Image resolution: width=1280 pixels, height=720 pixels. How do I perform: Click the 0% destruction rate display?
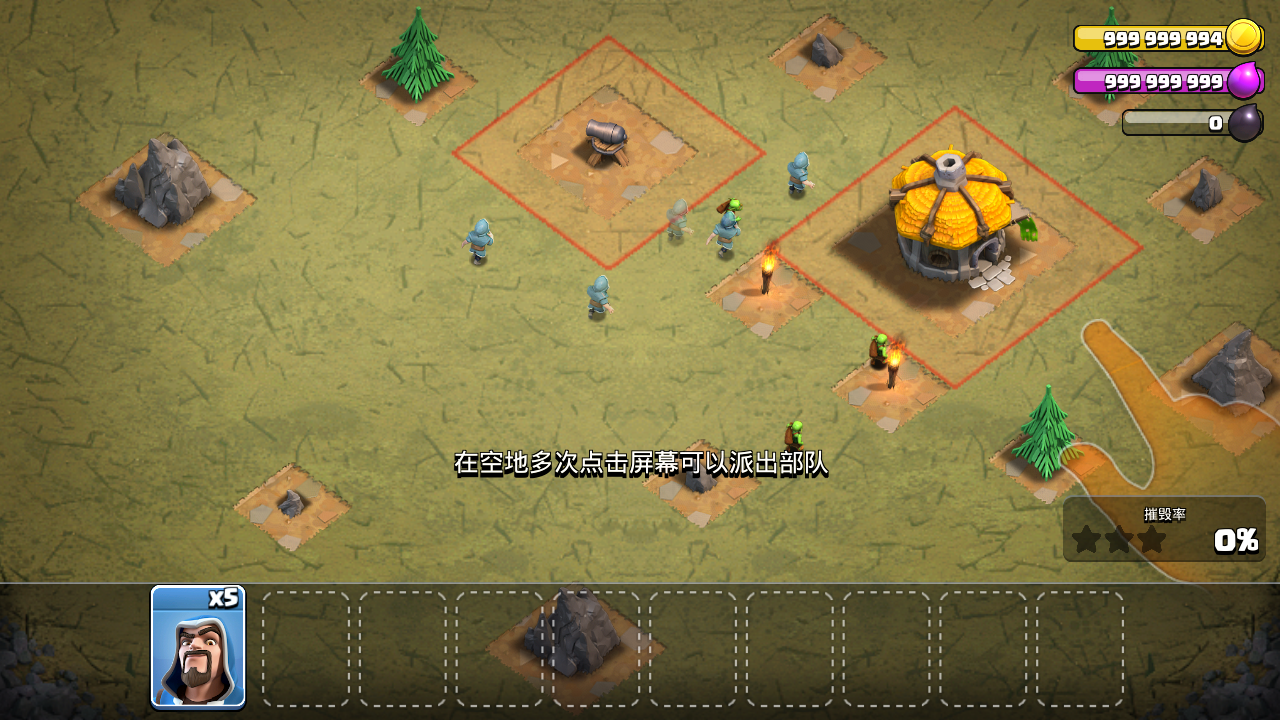click(1235, 542)
